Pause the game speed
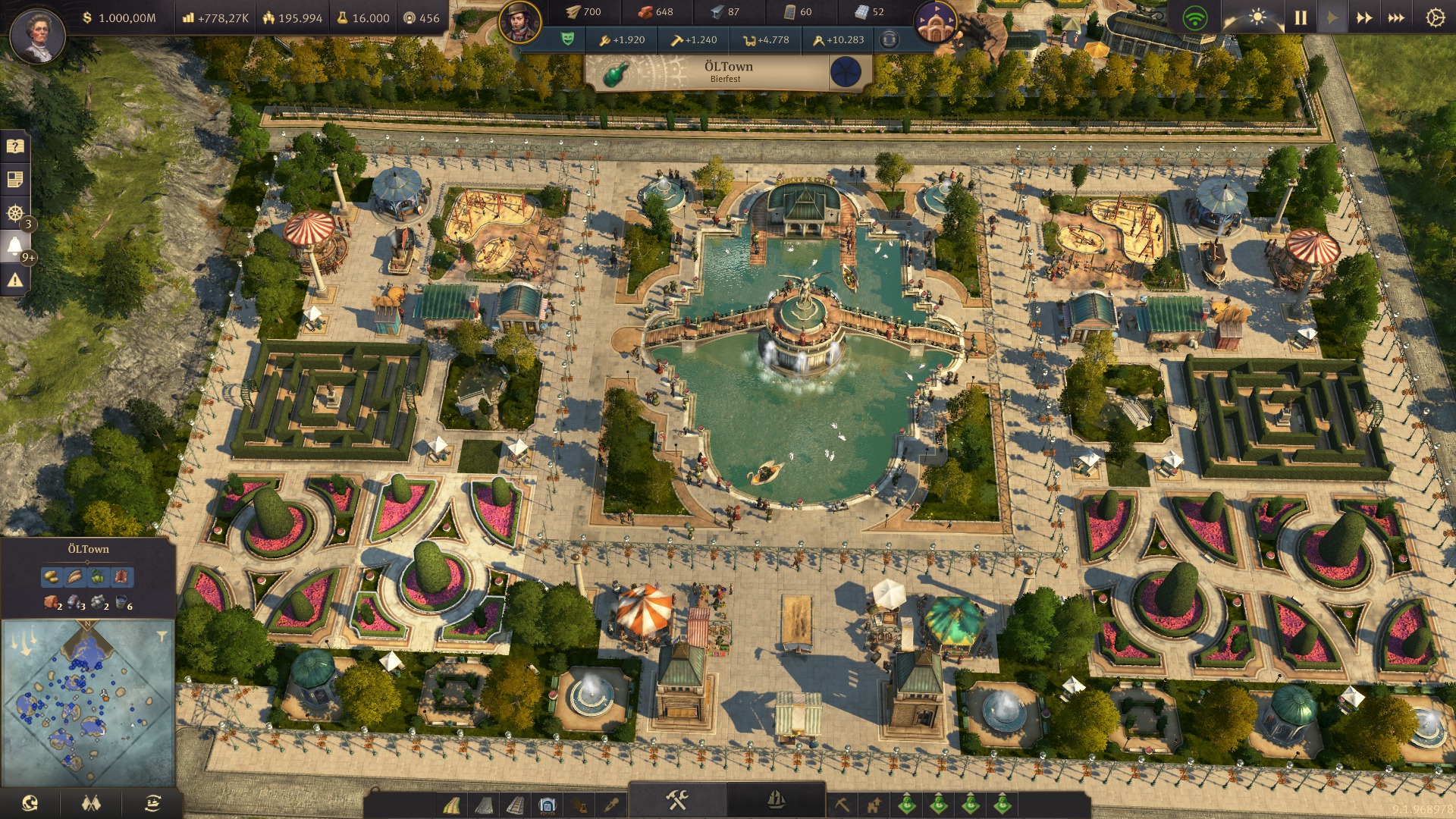The image size is (1456, 819). click(x=1301, y=17)
